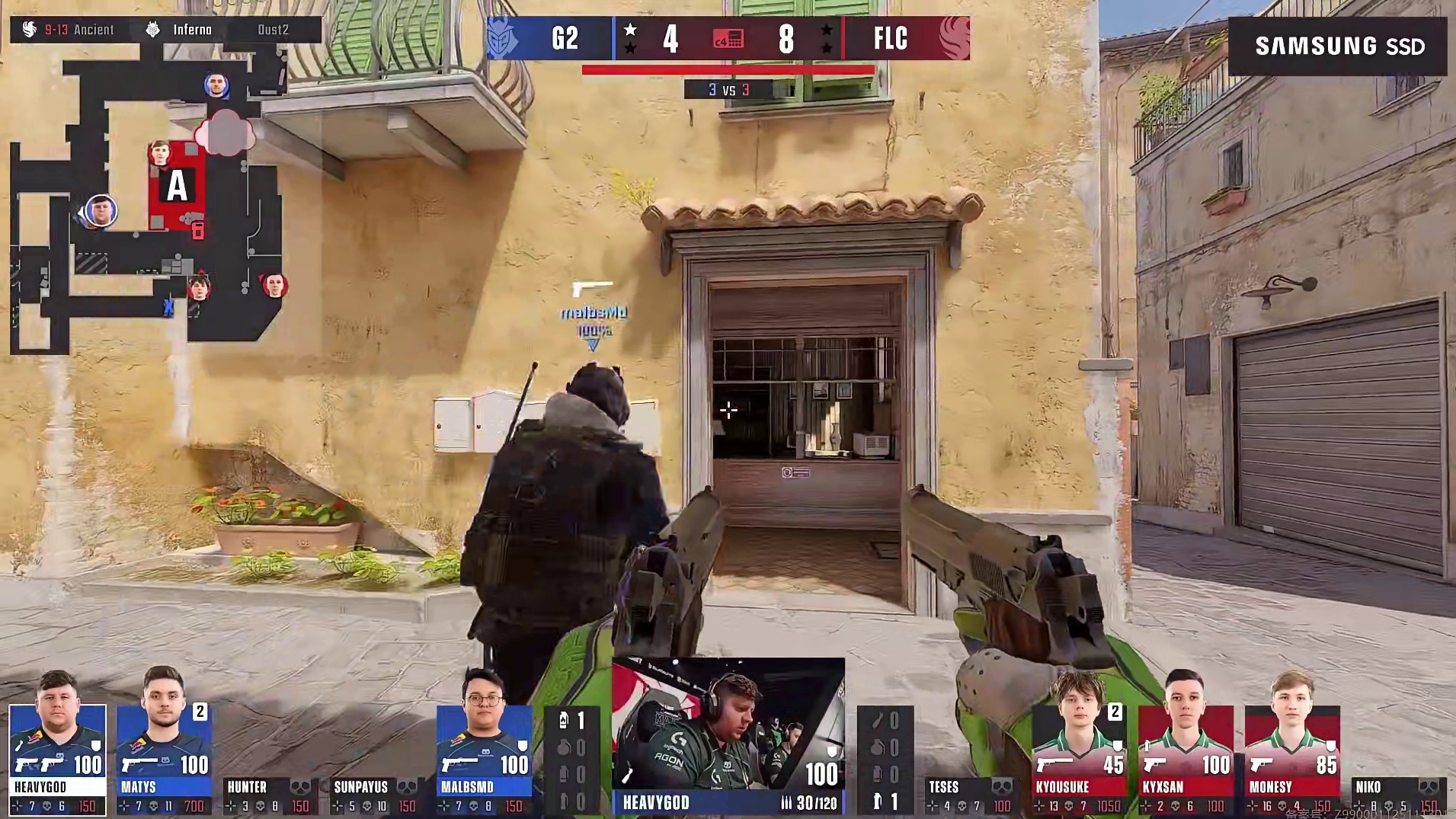Screen dimensions: 1456x819
Task: Pick KYOUSUKE's player card
Action: (1078, 758)
